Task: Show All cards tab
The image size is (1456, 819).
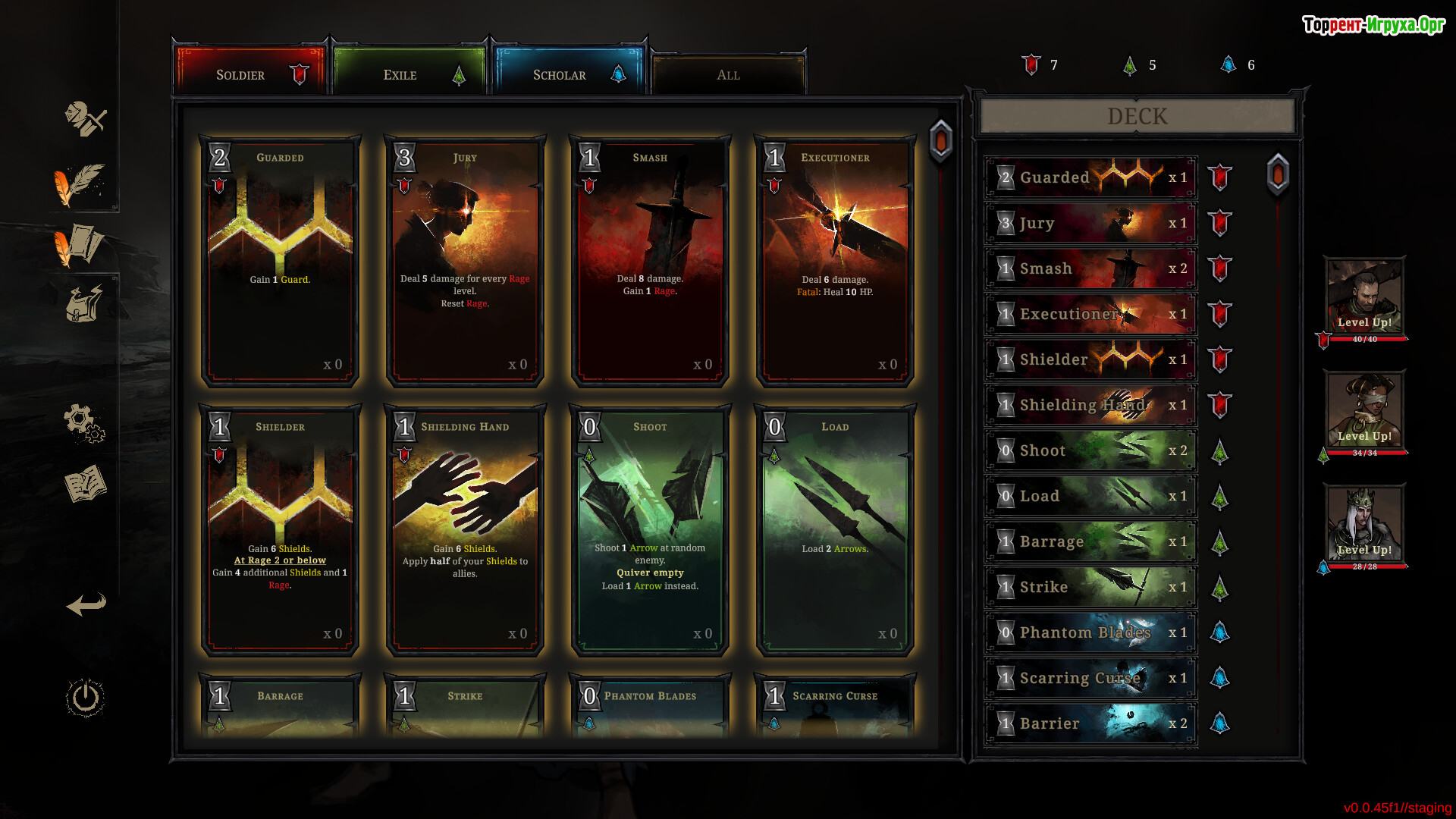Action: (728, 74)
